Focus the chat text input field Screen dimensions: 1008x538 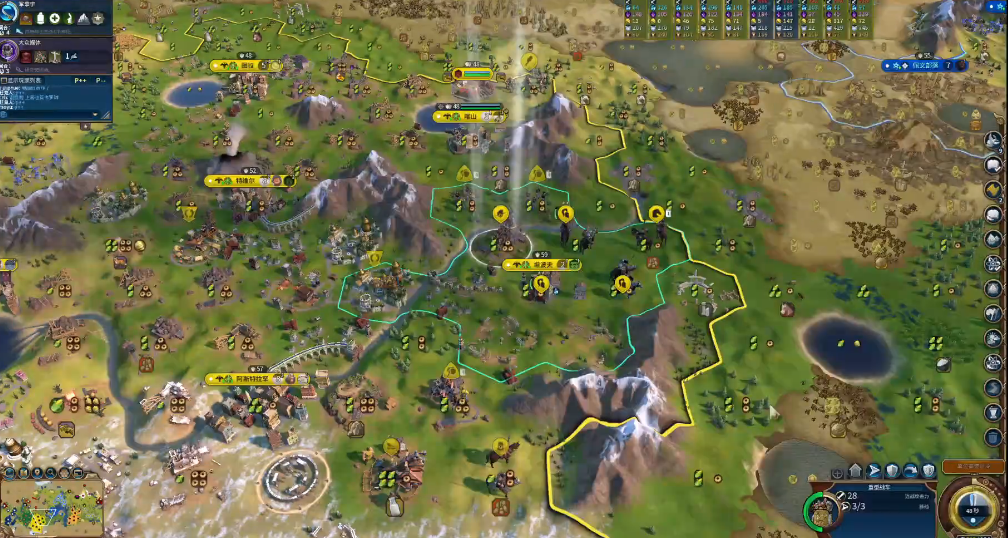tap(50, 115)
